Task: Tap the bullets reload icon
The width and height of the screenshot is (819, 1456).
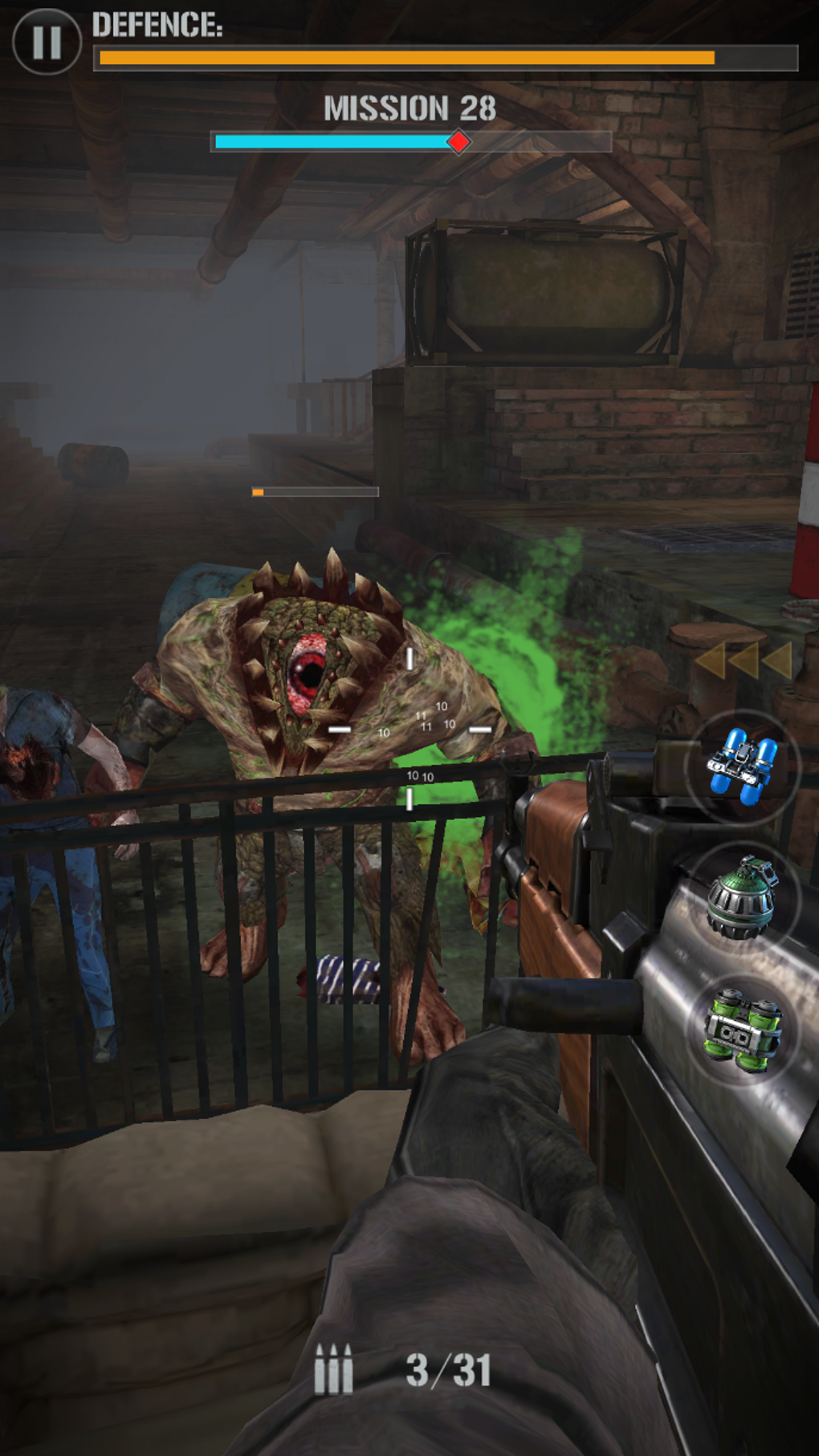Action: pyautogui.click(x=333, y=1369)
